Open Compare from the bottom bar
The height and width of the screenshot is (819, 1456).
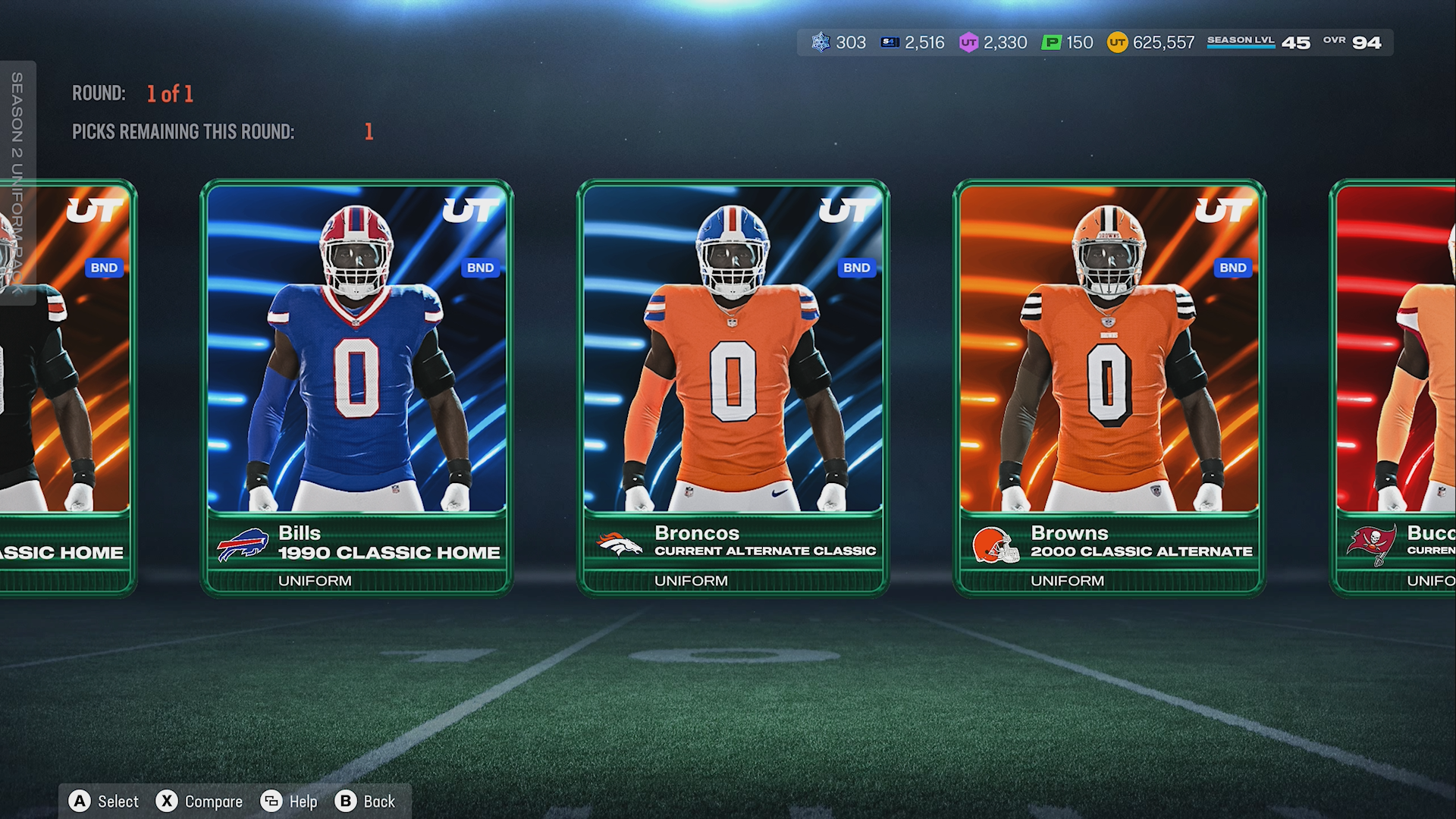point(199,802)
